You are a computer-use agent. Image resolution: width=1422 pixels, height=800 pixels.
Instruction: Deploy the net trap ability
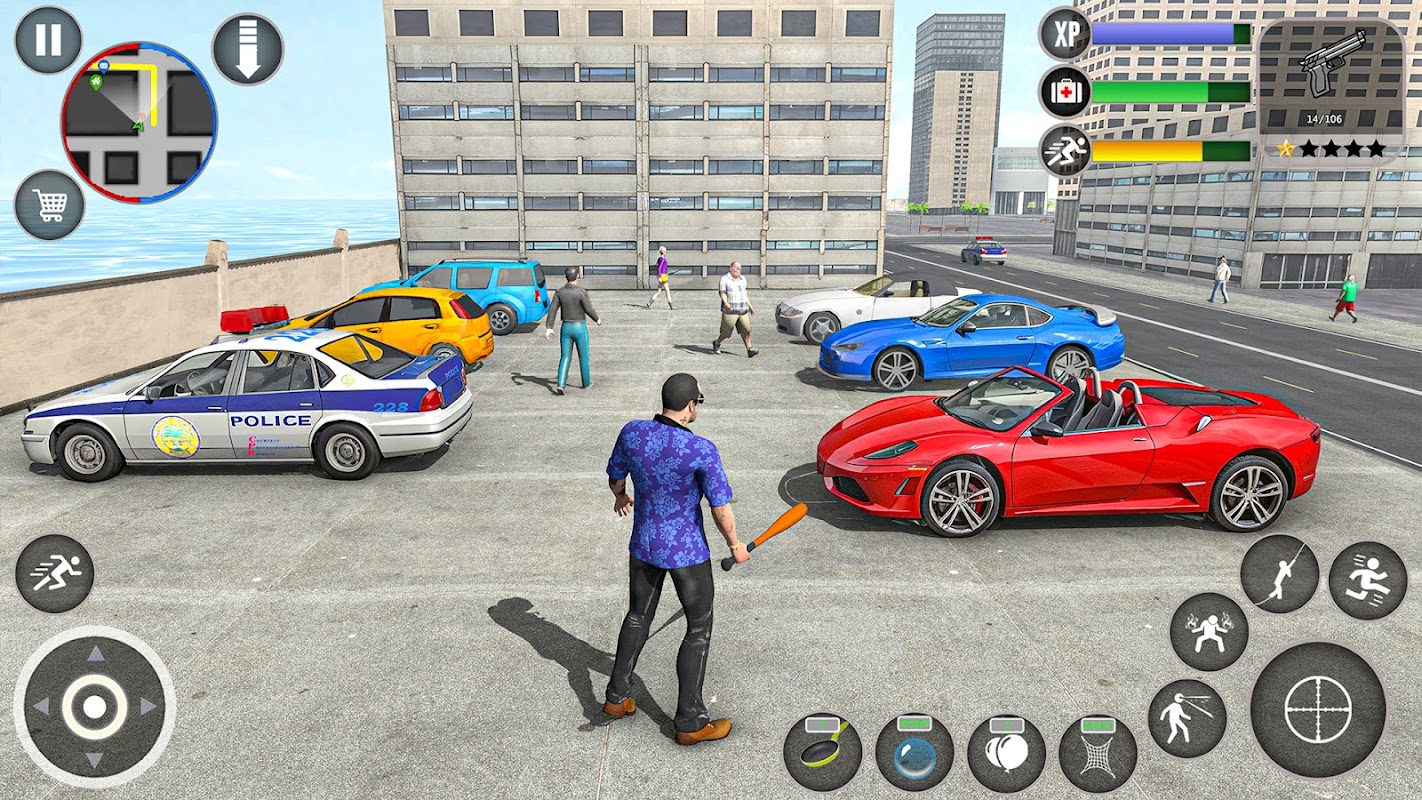(1097, 752)
